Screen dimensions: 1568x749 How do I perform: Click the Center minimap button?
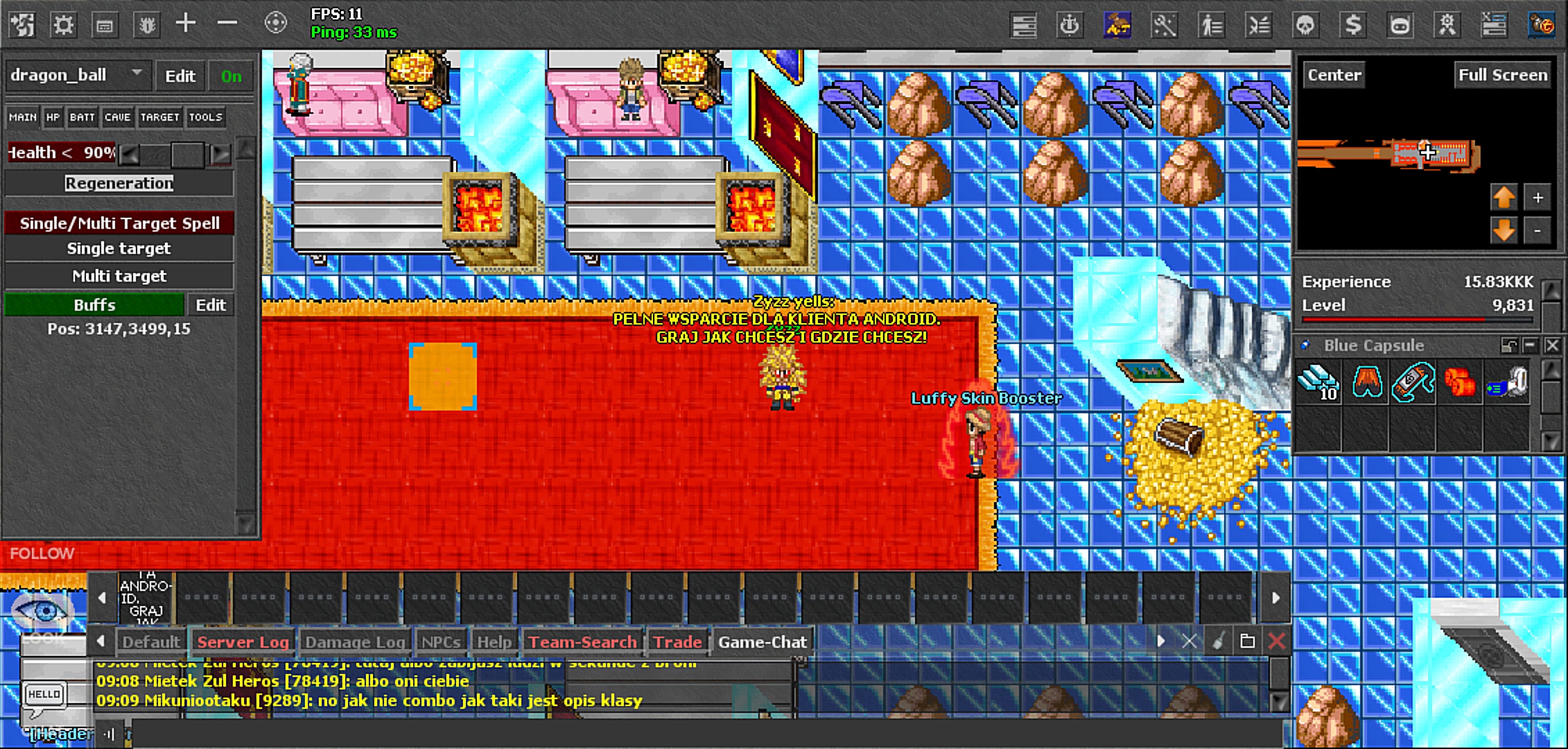[1332, 74]
